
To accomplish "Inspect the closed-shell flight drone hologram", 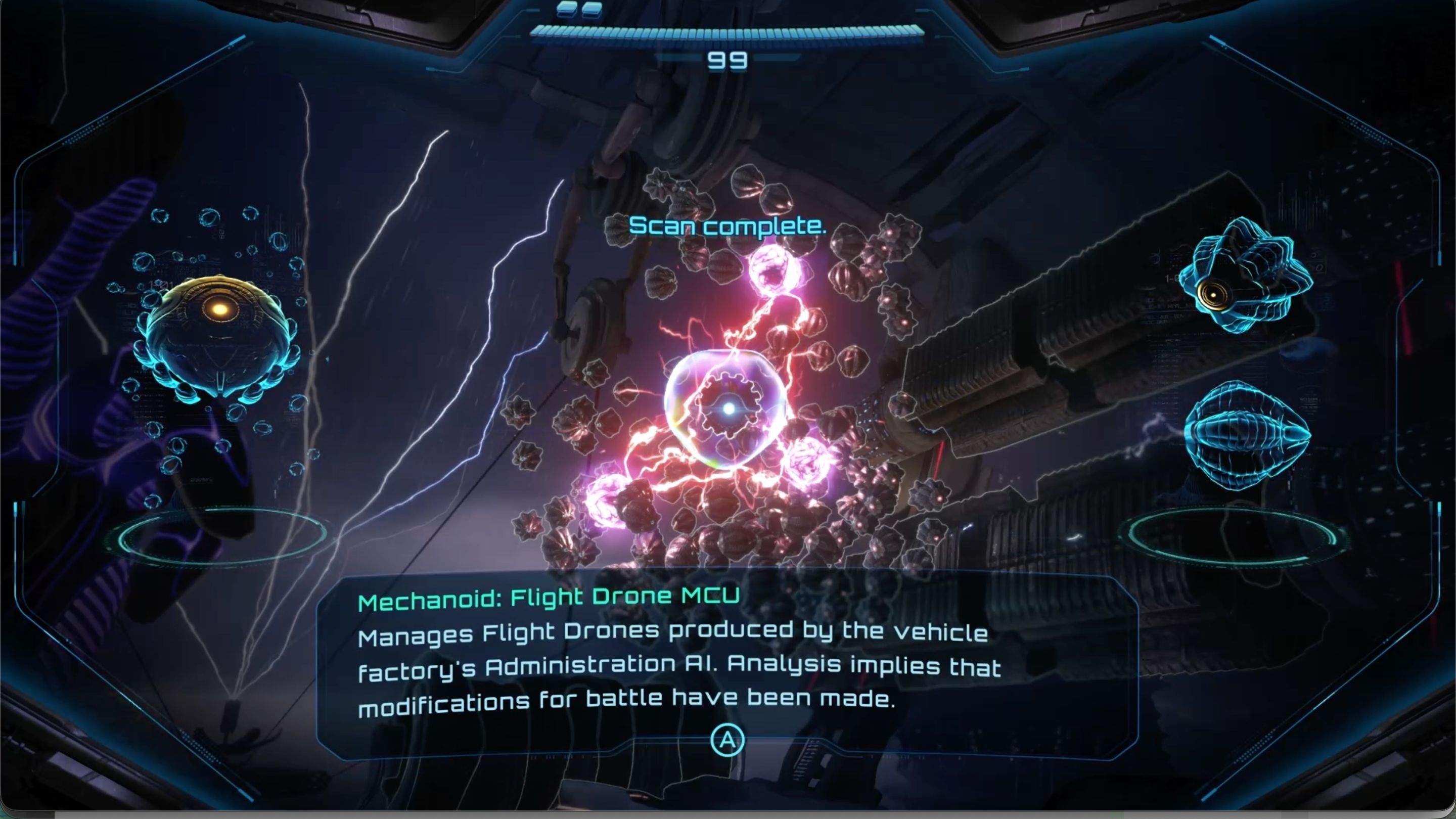I will 1247,434.
